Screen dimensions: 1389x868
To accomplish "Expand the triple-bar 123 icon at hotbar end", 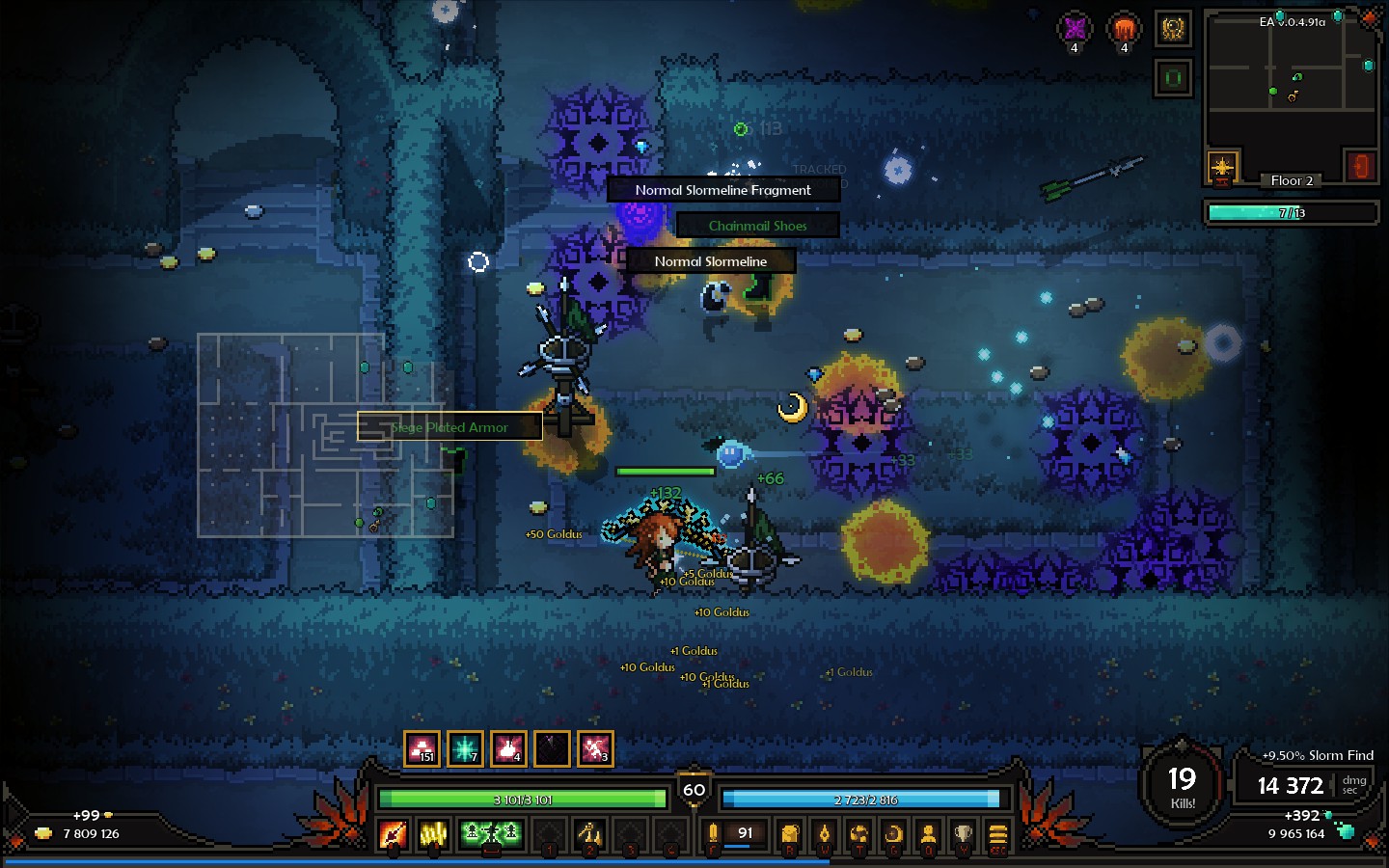I will click(997, 833).
